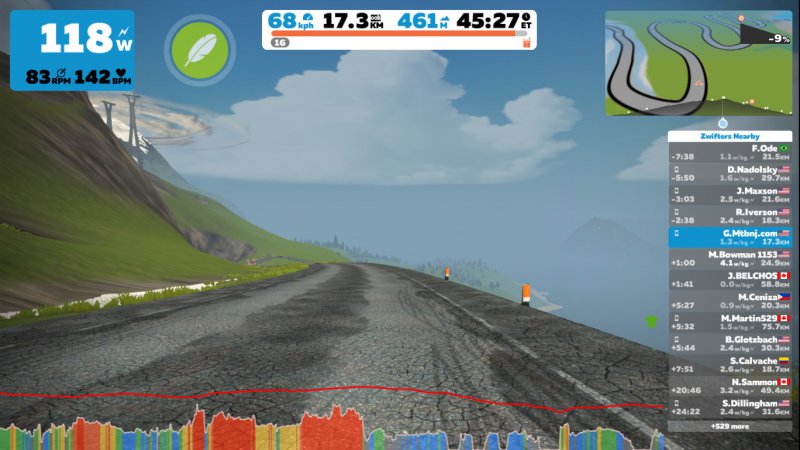Click the highlighted G.Mtbnj.com row
Screen dimensions: 800x450
coord(729,237)
